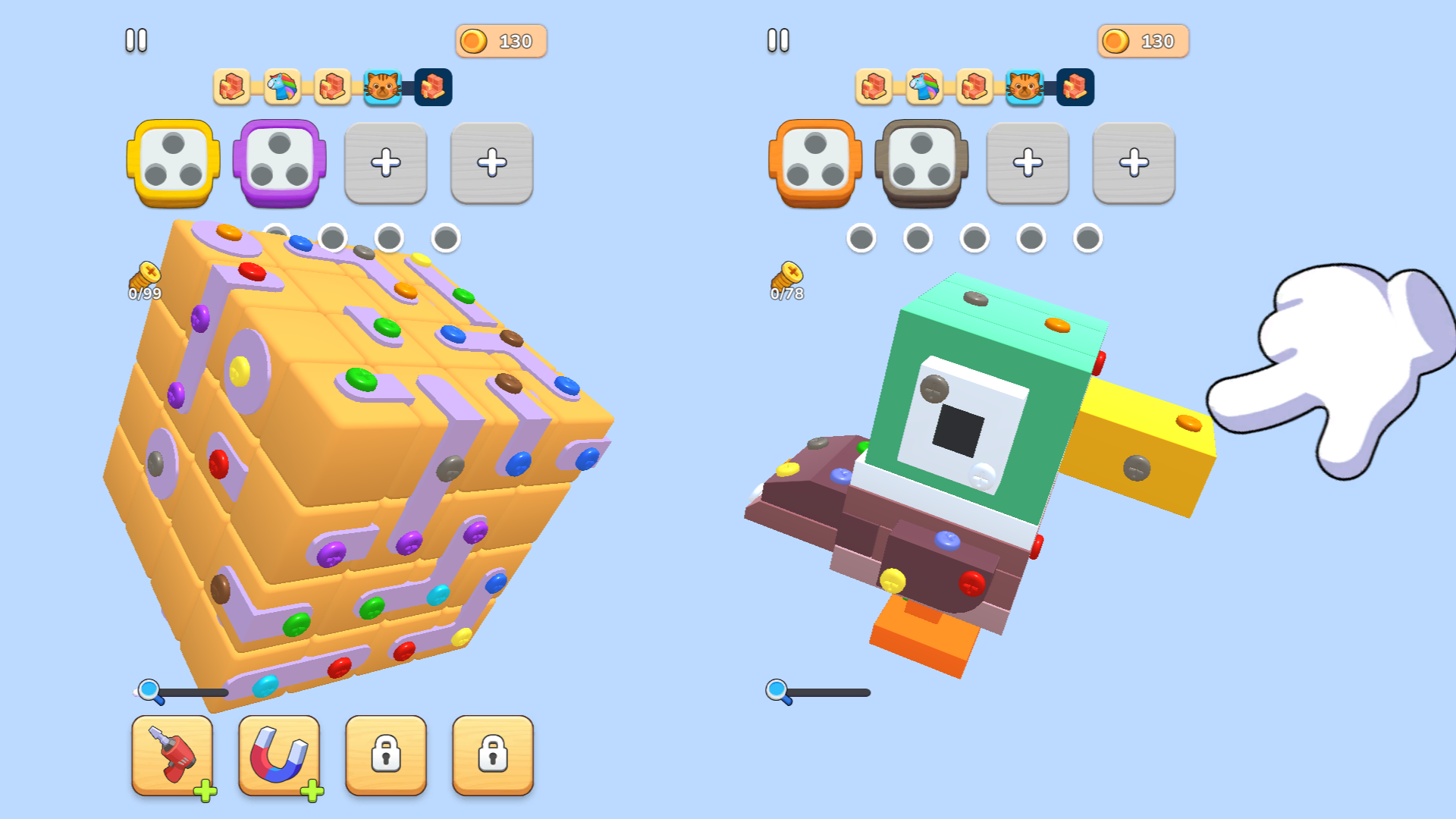Add a new tray via the plus slot

tap(386, 162)
